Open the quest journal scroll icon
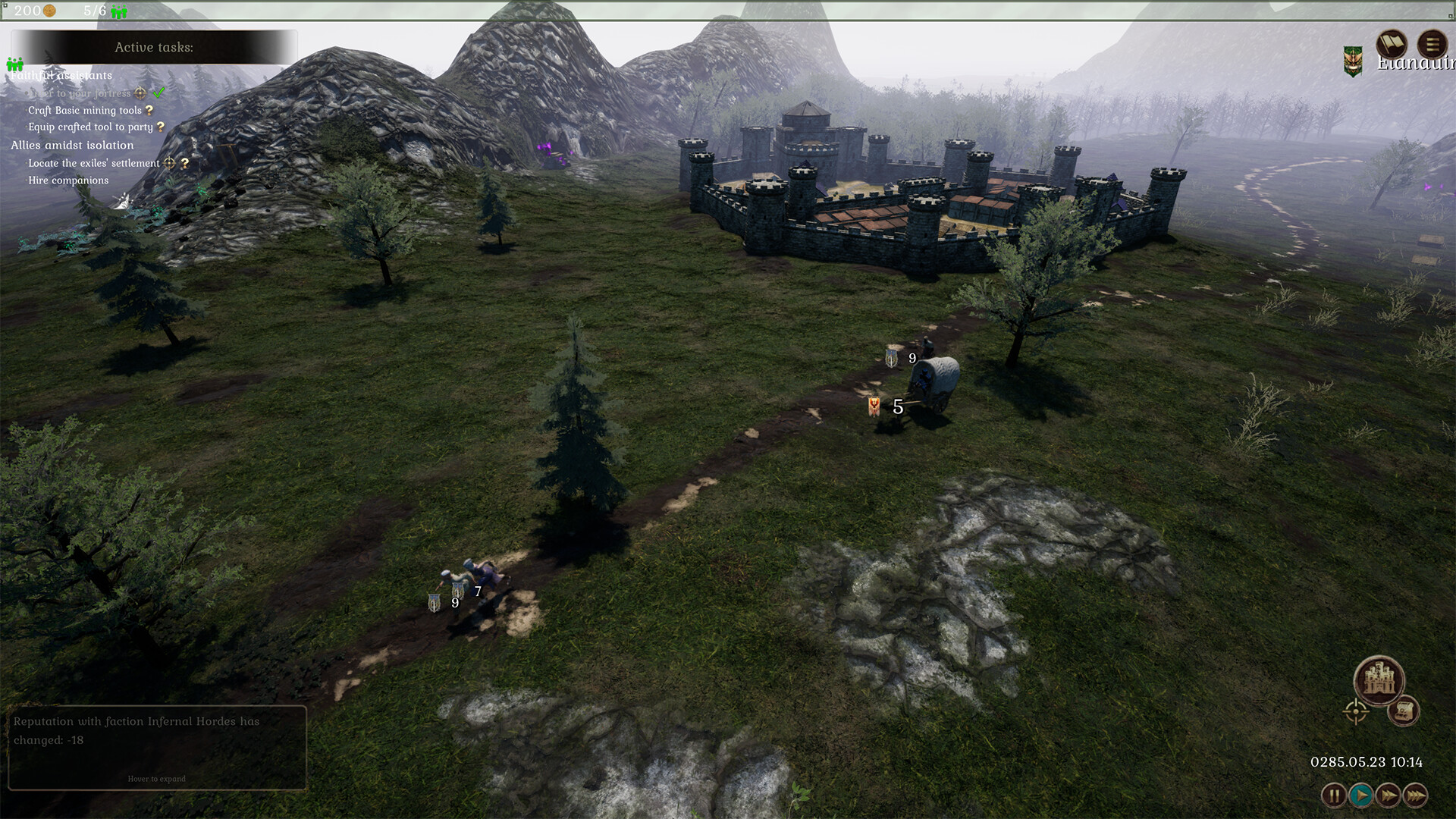 (x=1403, y=712)
